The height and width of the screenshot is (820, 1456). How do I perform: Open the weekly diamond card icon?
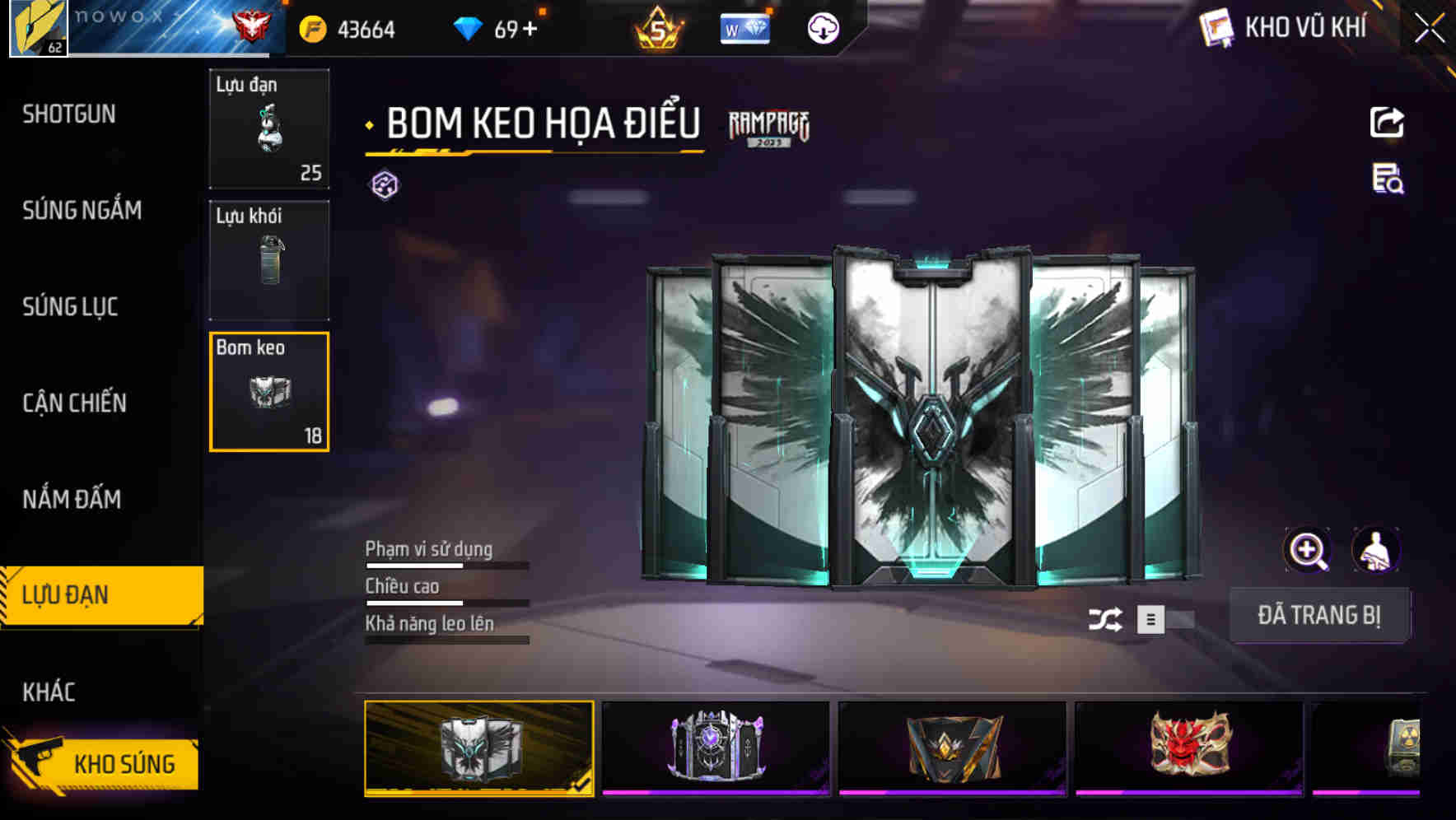point(744,29)
